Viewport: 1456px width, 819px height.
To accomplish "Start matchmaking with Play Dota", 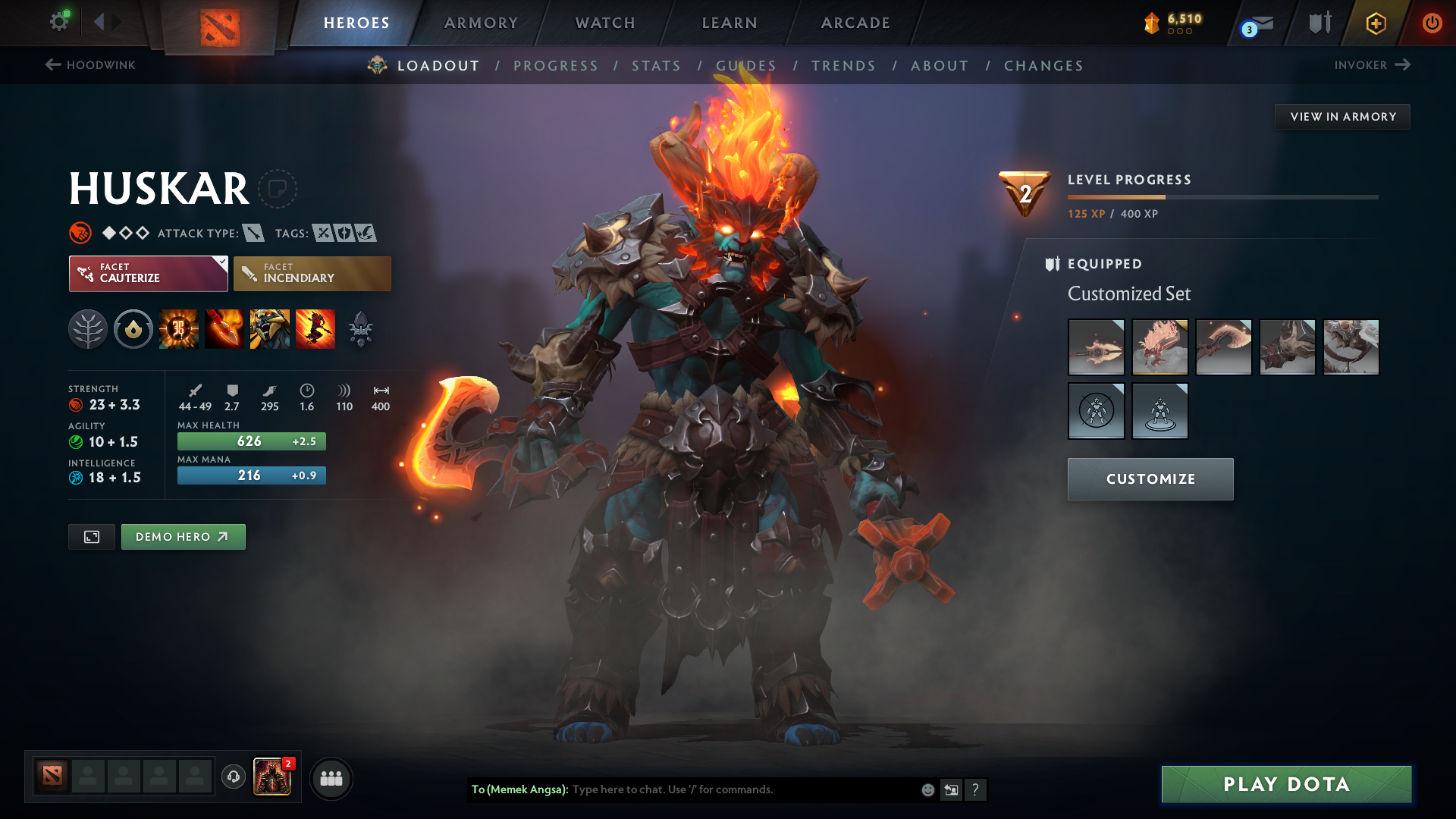I will pyautogui.click(x=1286, y=784).
